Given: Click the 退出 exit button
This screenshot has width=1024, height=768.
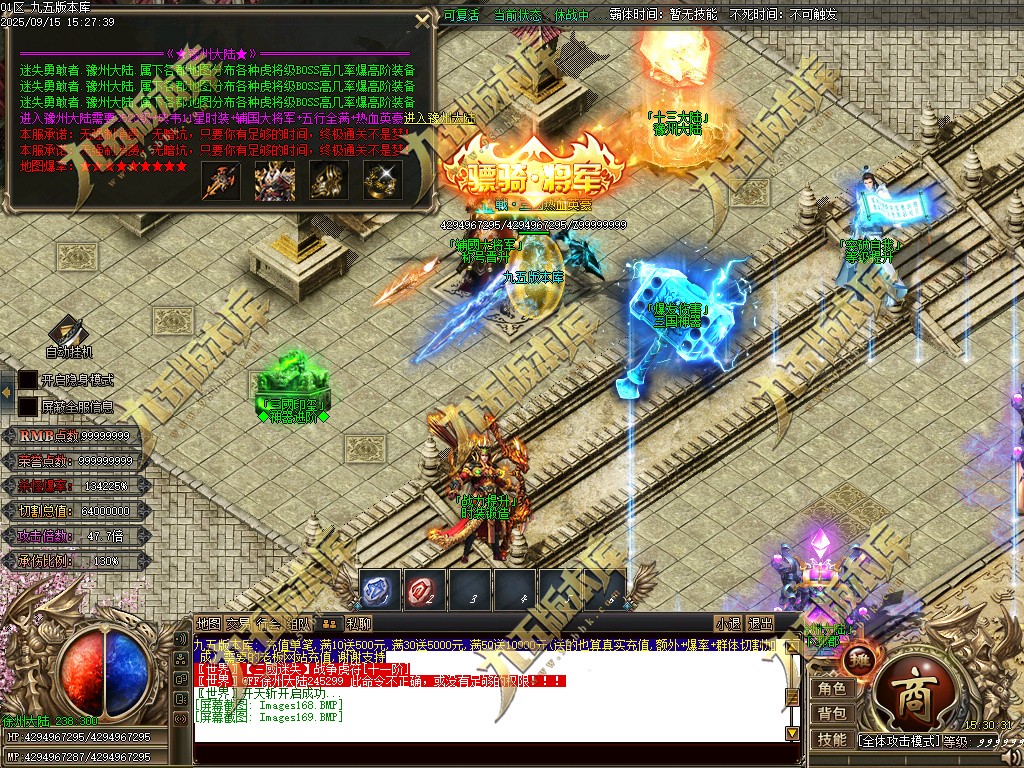Looking at the screenshot, I should pyautogui.click(x=760, y=623).
